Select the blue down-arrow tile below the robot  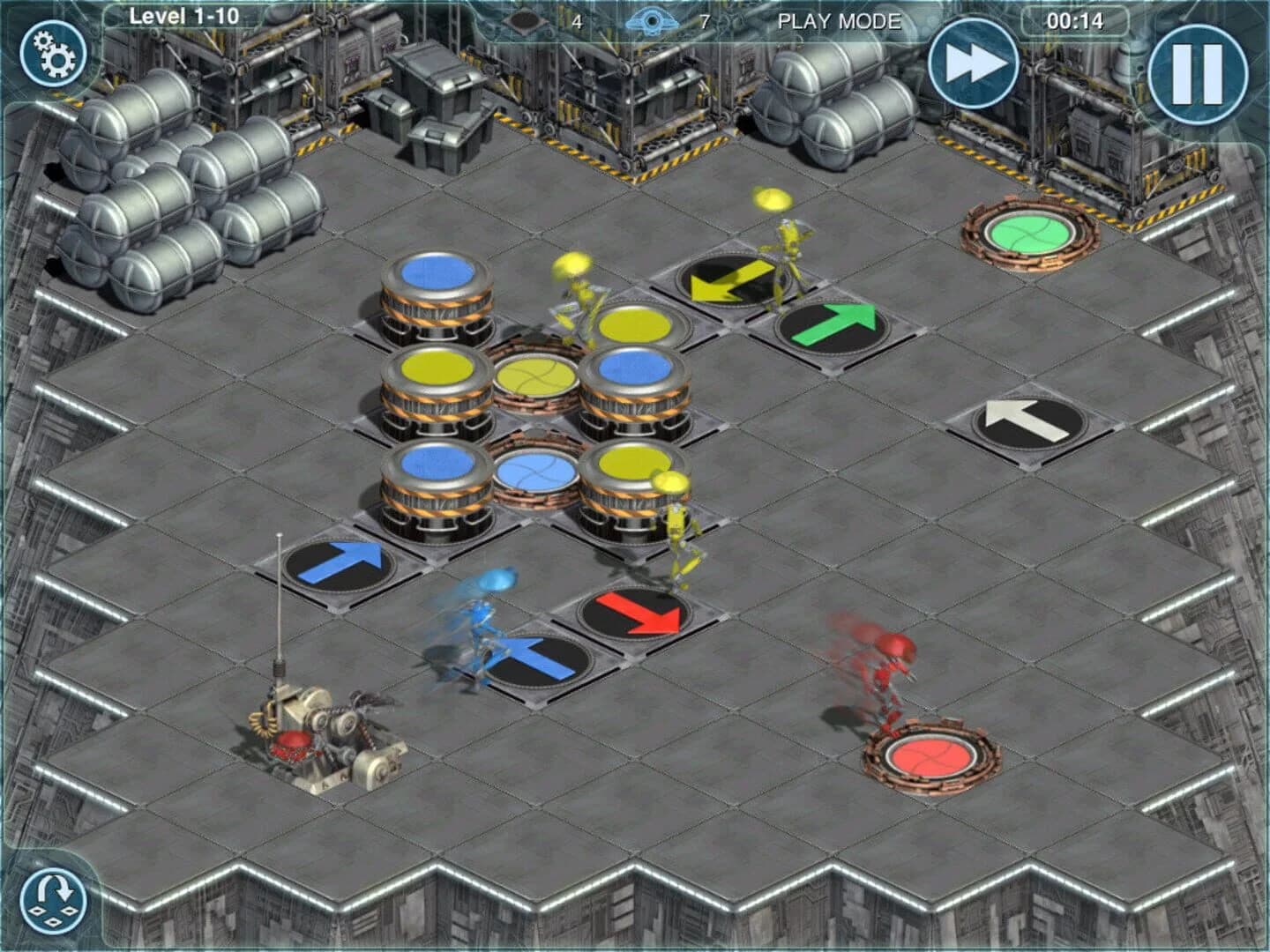pos(535,658)
